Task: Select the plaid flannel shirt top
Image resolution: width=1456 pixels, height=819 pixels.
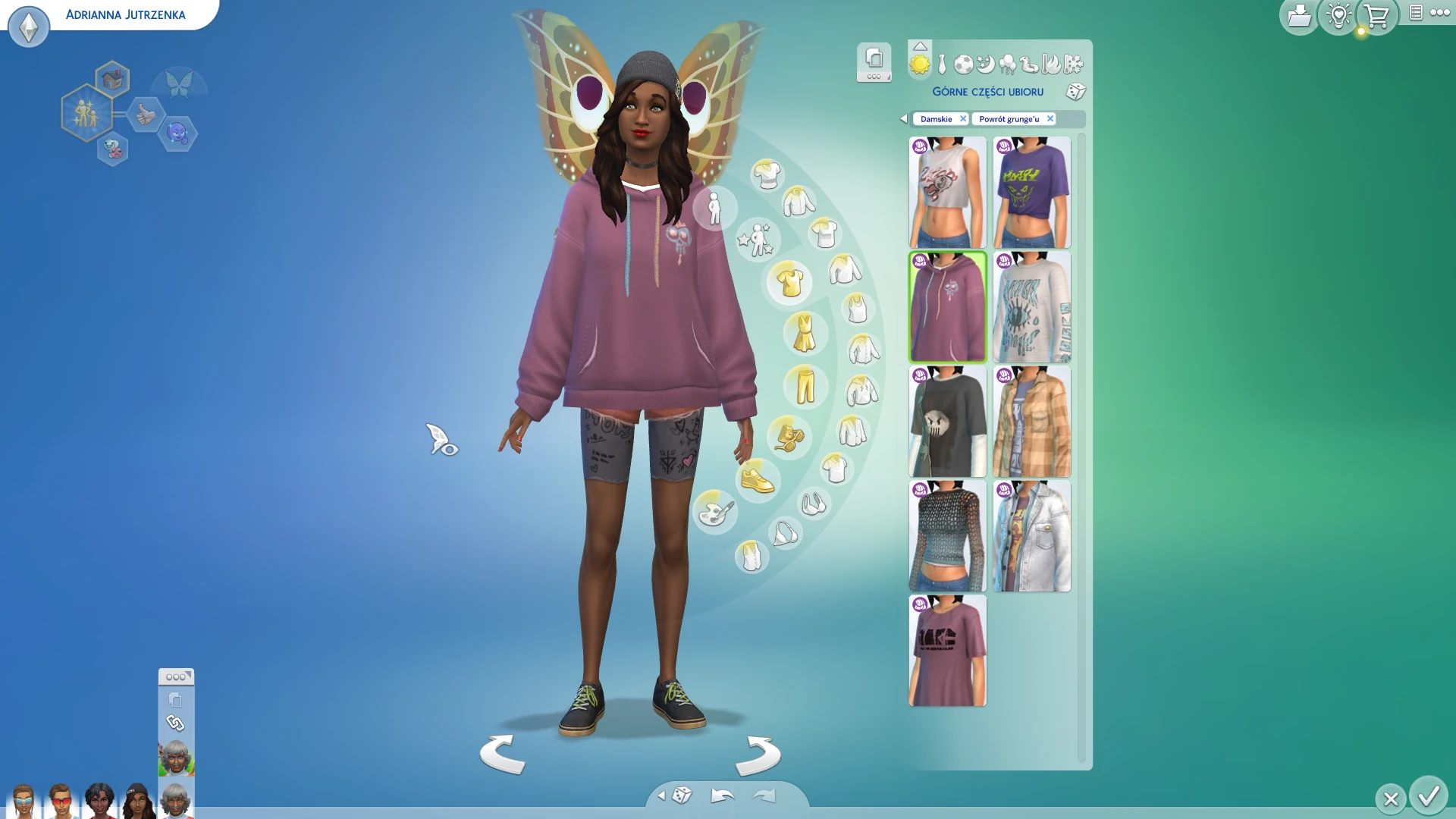Action: point(1031,422)
